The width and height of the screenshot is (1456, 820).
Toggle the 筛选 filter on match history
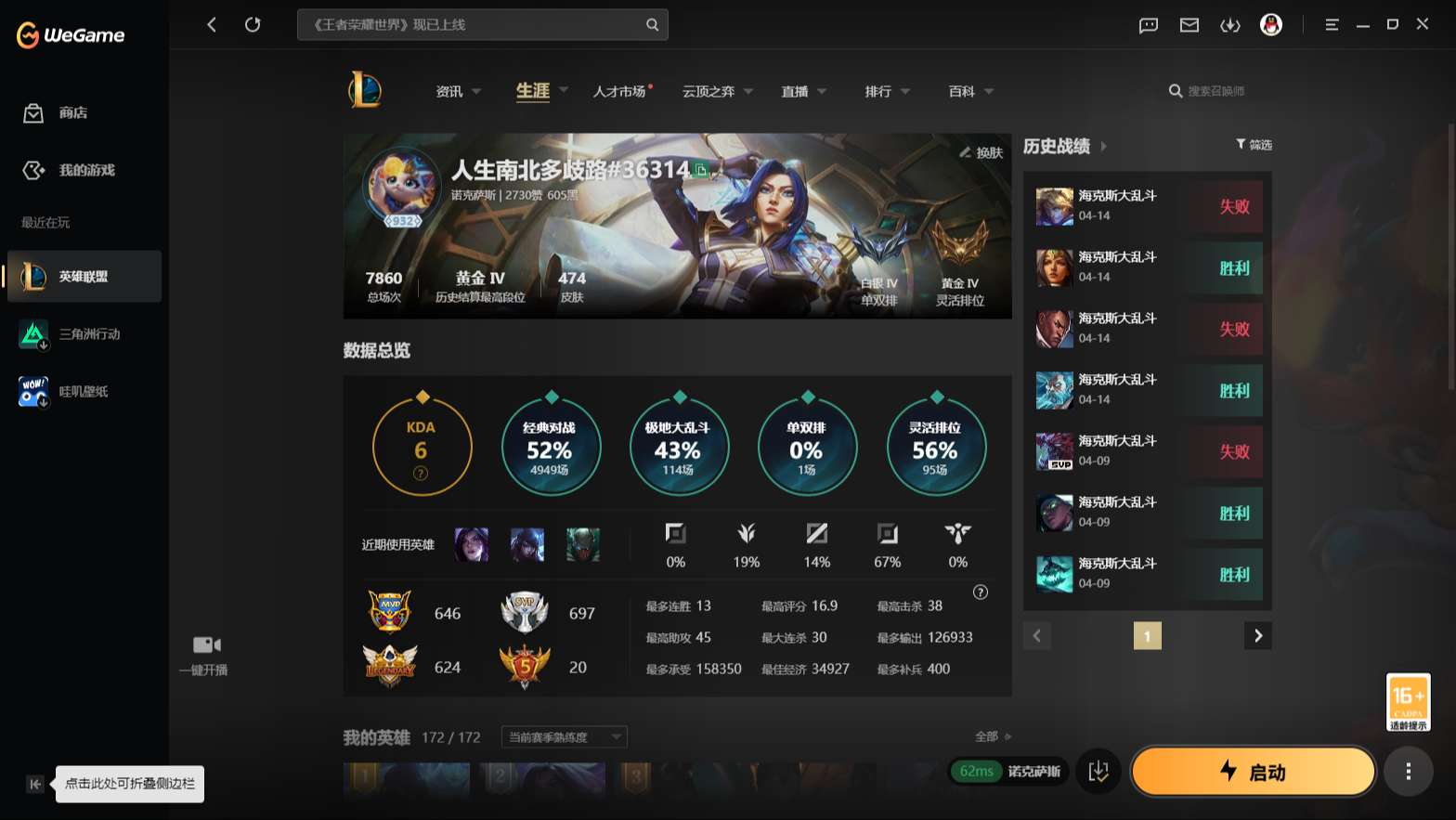[x=1254, y=145]
